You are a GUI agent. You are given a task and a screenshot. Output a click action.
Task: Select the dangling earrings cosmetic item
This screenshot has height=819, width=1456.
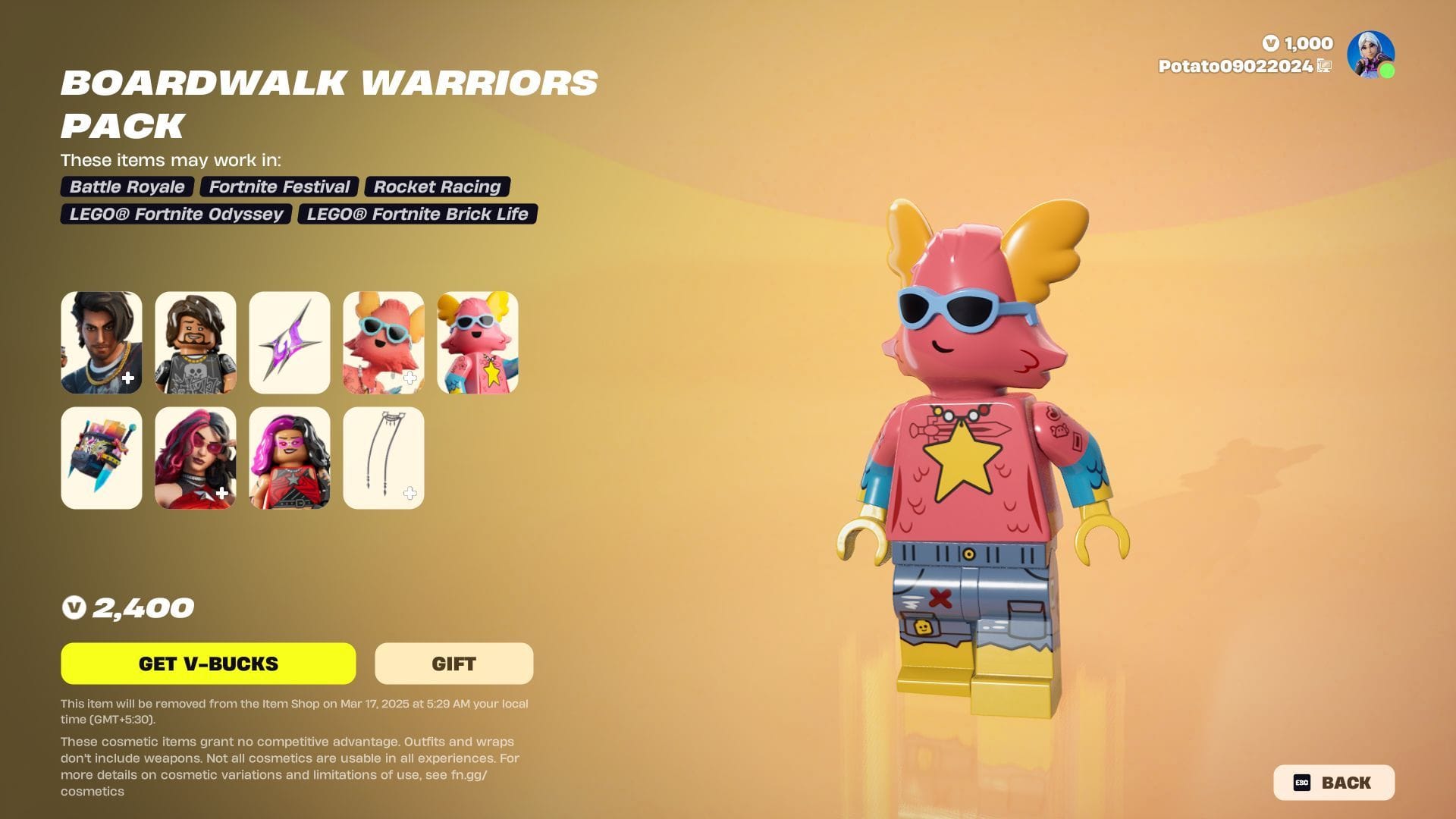(383, 457)
